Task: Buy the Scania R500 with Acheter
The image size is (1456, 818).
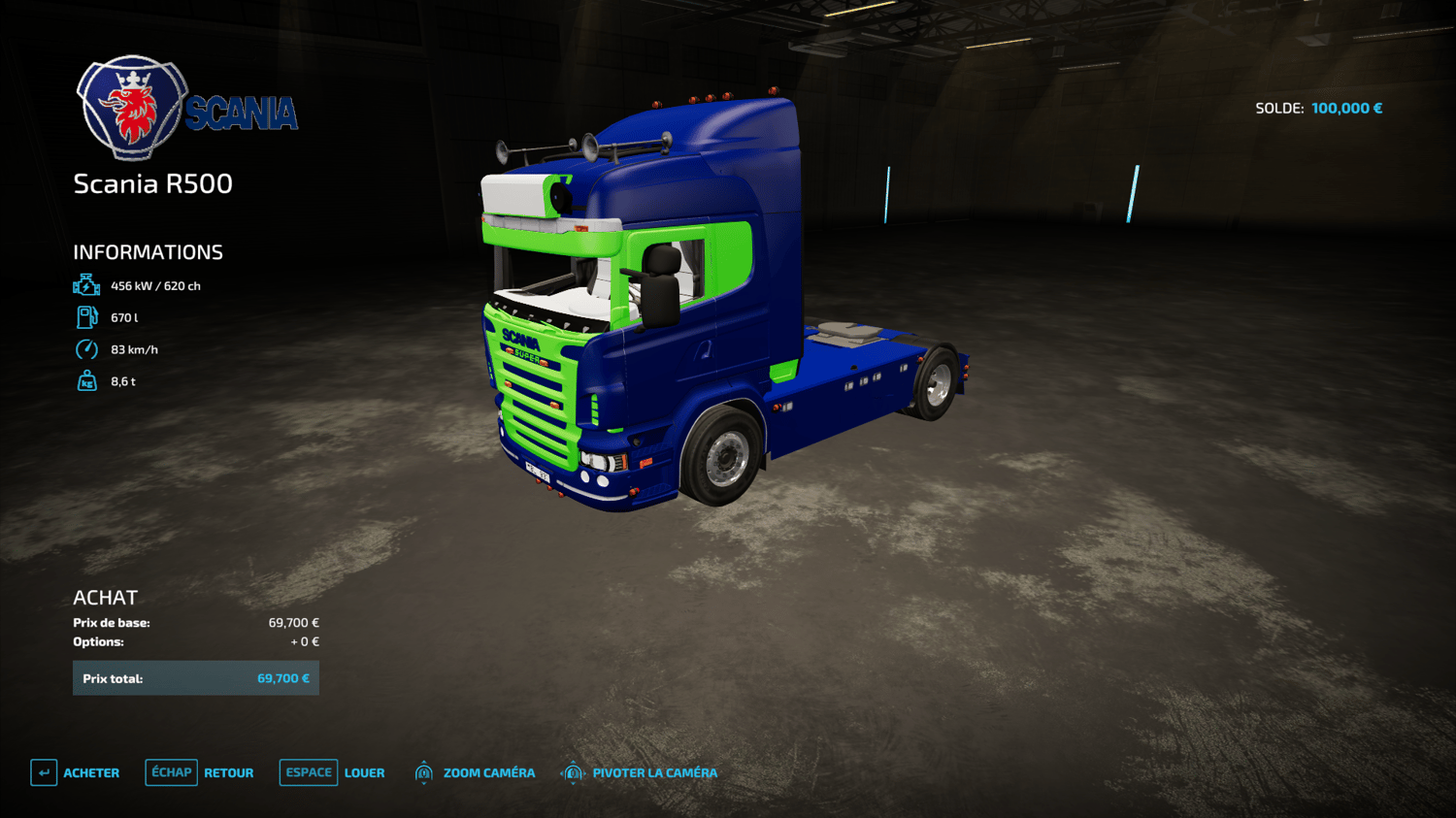Action: (76, 772)
